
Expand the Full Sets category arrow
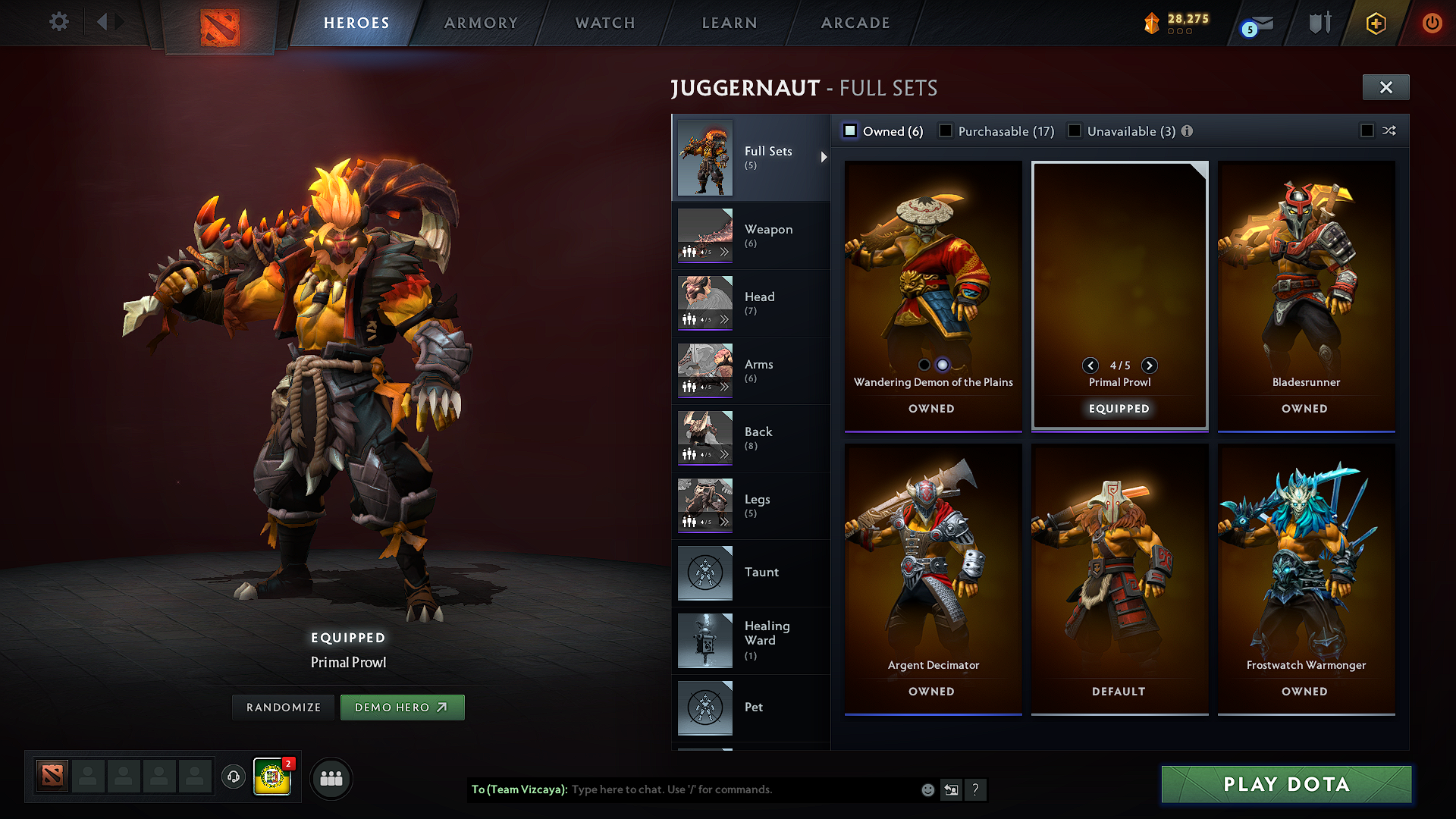[x=824, y=157]
